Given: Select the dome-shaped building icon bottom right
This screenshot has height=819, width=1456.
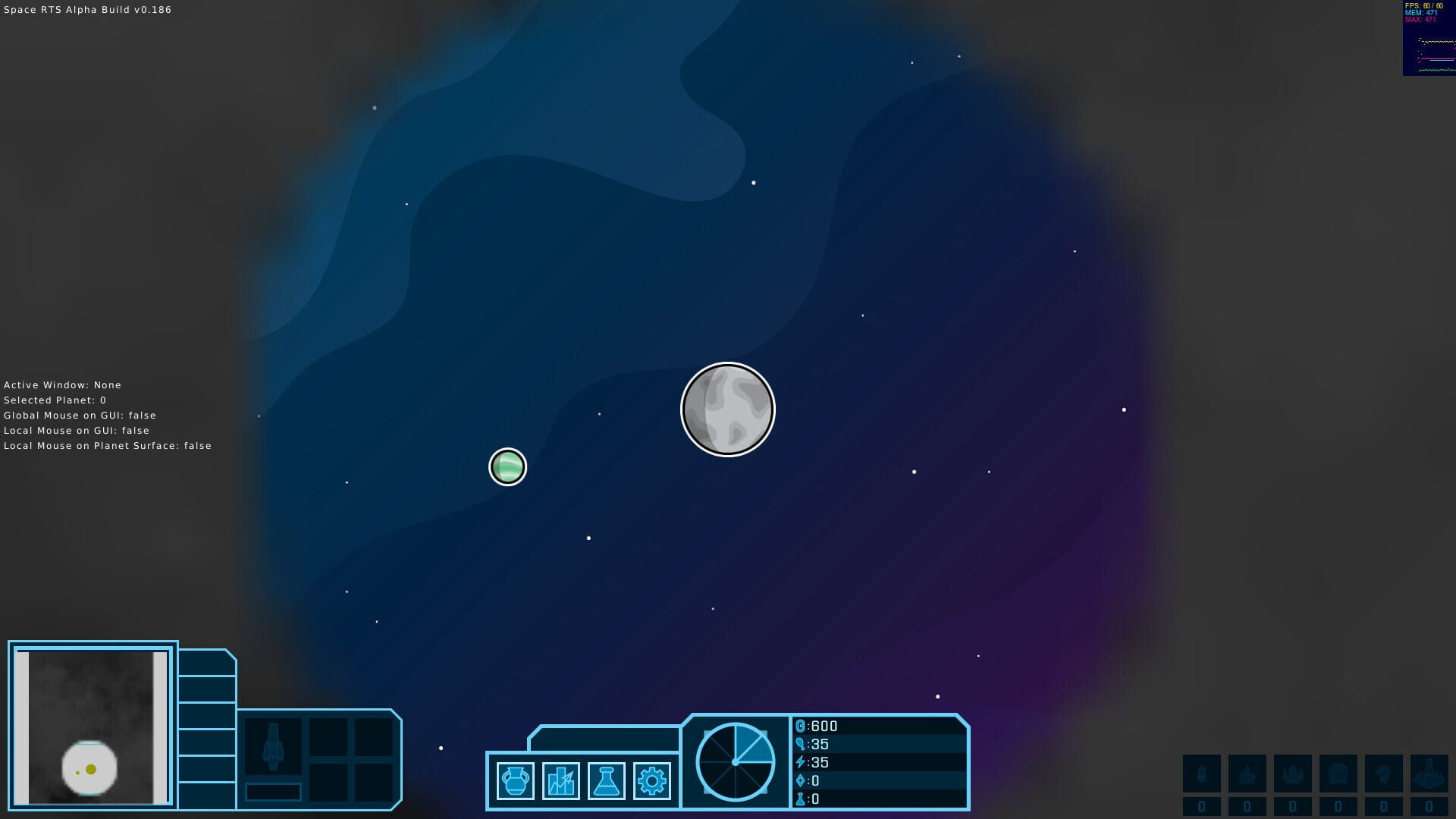Looking at the screenshot, I should point(1338,773).
